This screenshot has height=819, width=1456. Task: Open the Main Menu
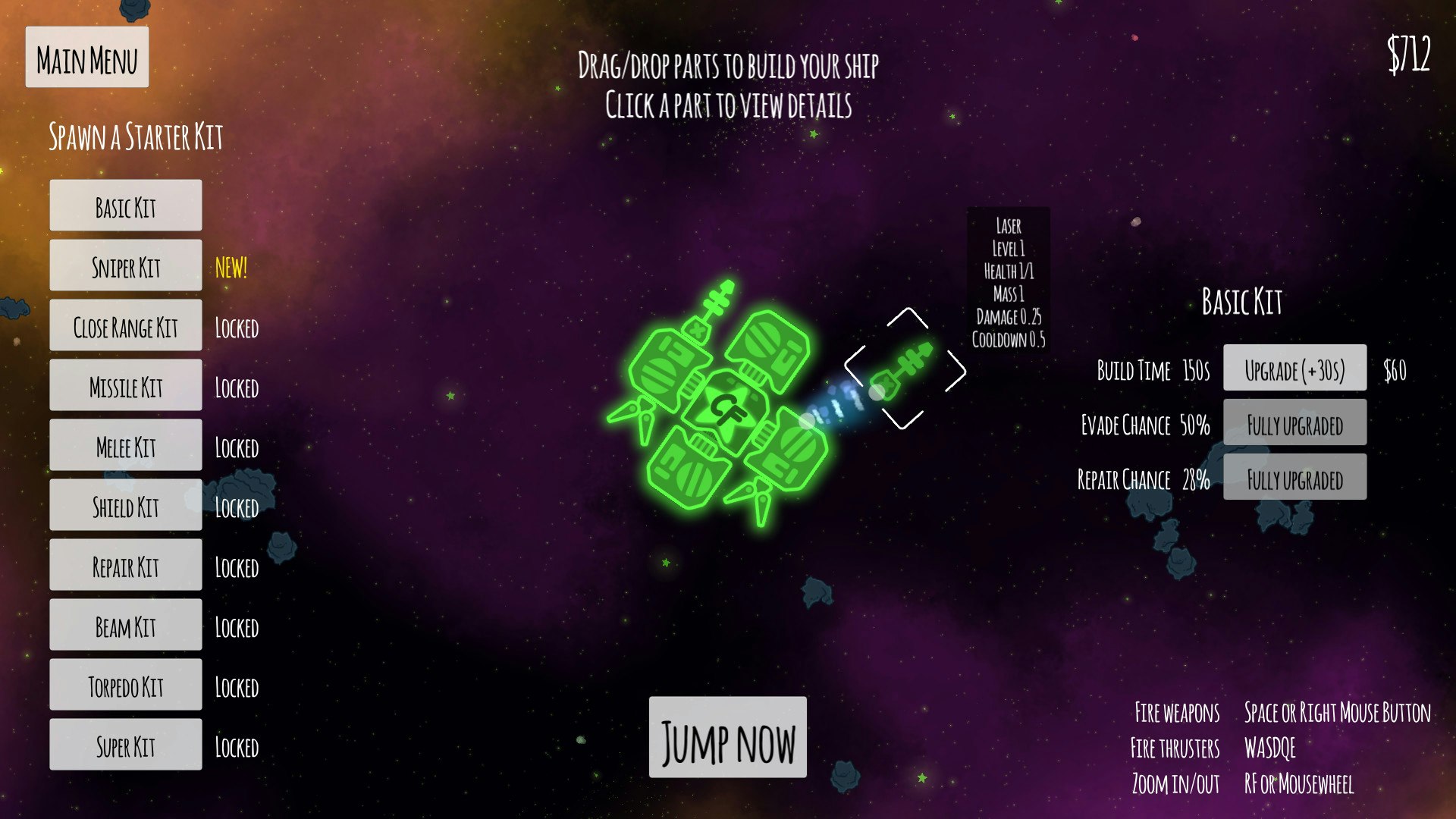click(x=87, y=58)
